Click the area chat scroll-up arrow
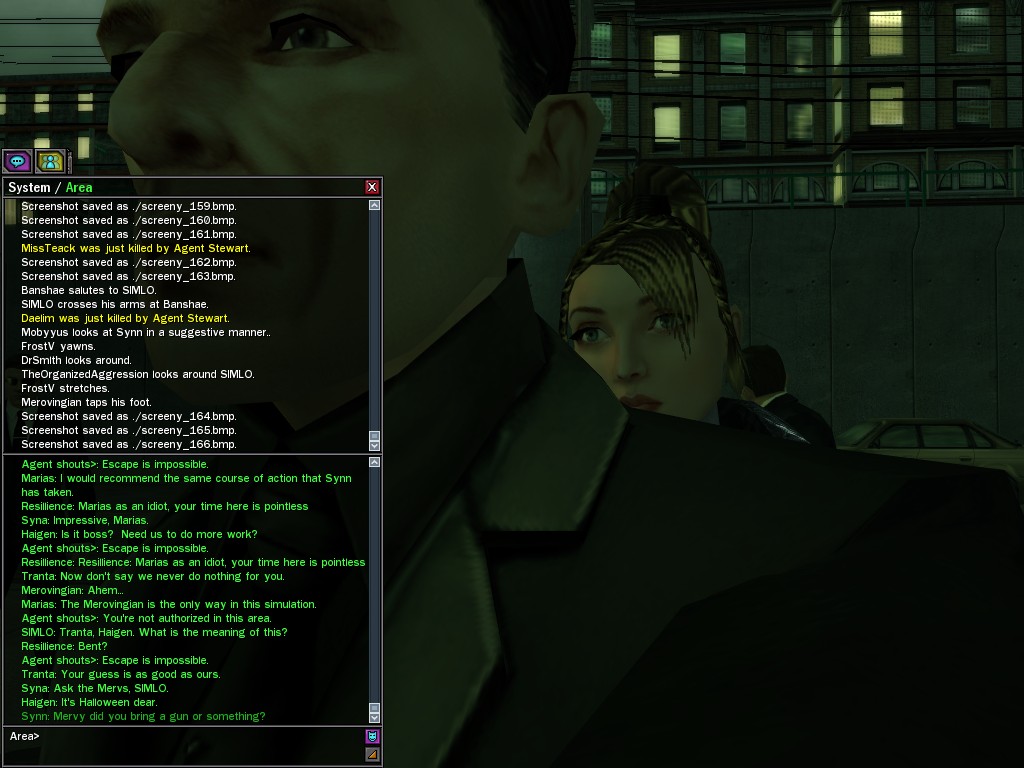The width and height of the screenshot is (1024, 768). 375,462
